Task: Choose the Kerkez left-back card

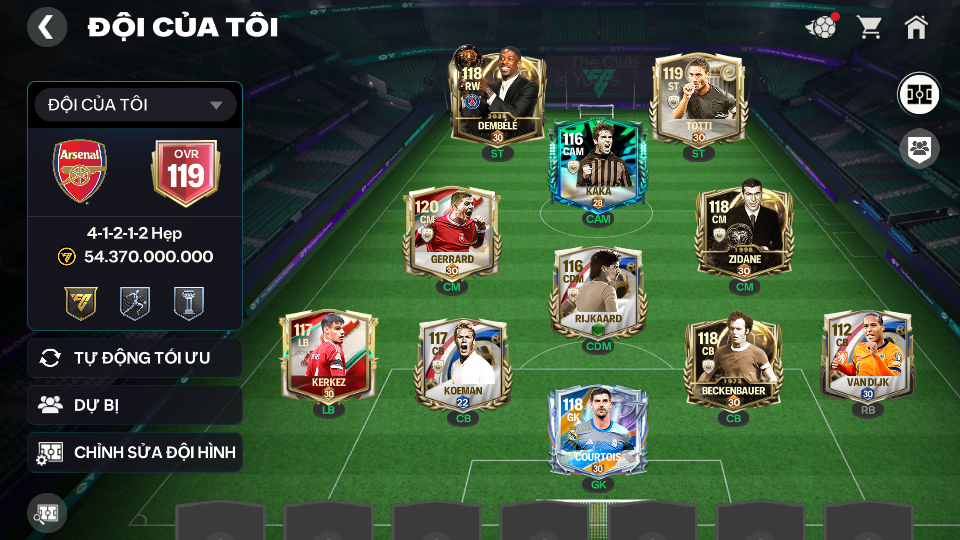Action: point(328,355)
